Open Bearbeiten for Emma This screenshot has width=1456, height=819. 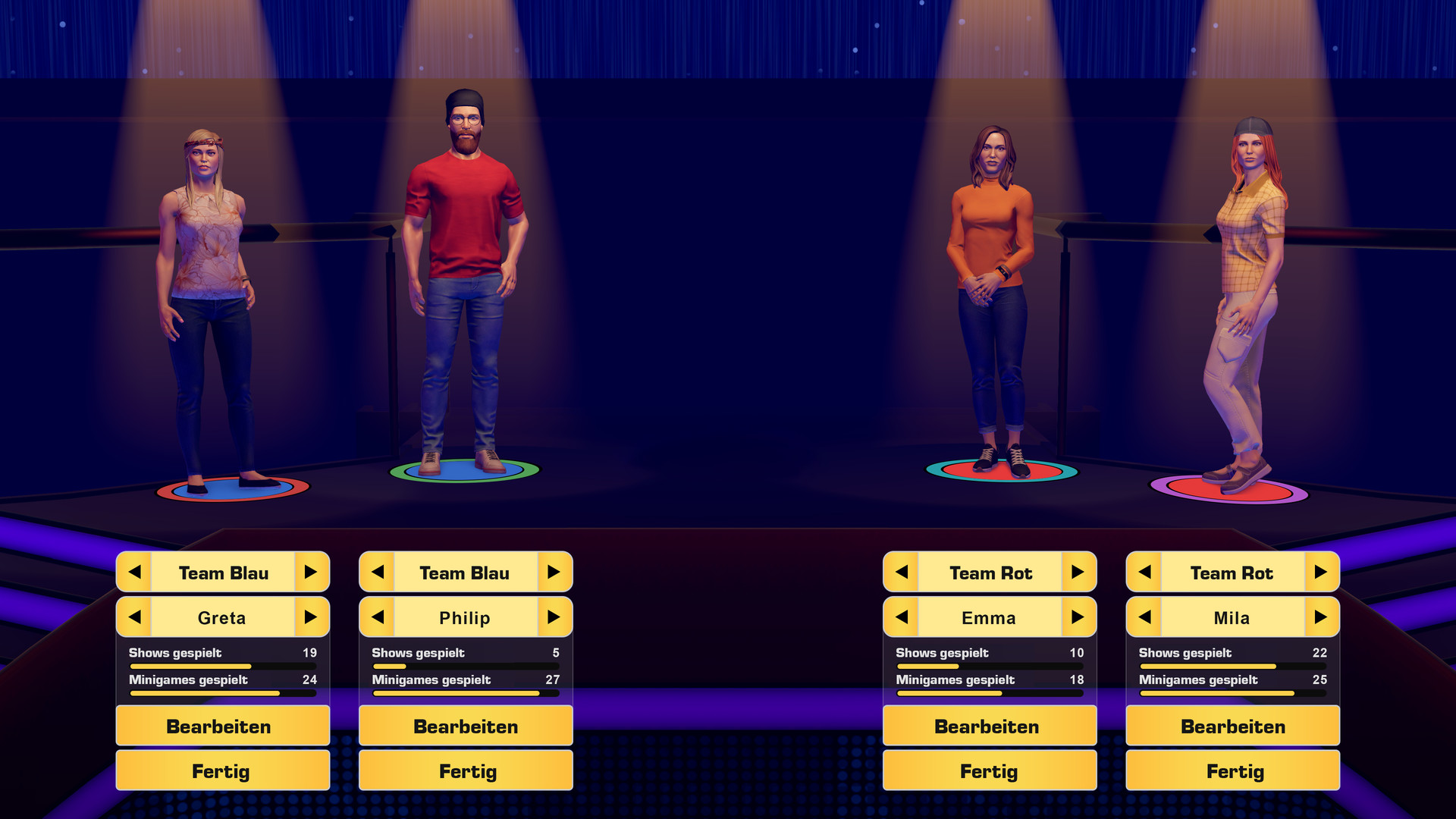click(x=990, y=726)
